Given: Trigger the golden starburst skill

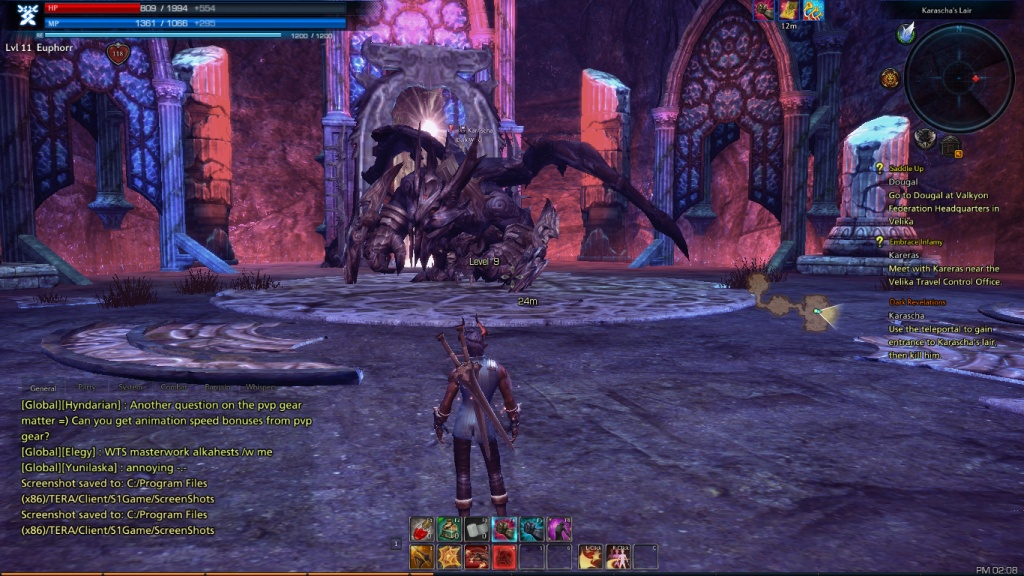Looking at the screenshot, I should (x=449, y=556).
